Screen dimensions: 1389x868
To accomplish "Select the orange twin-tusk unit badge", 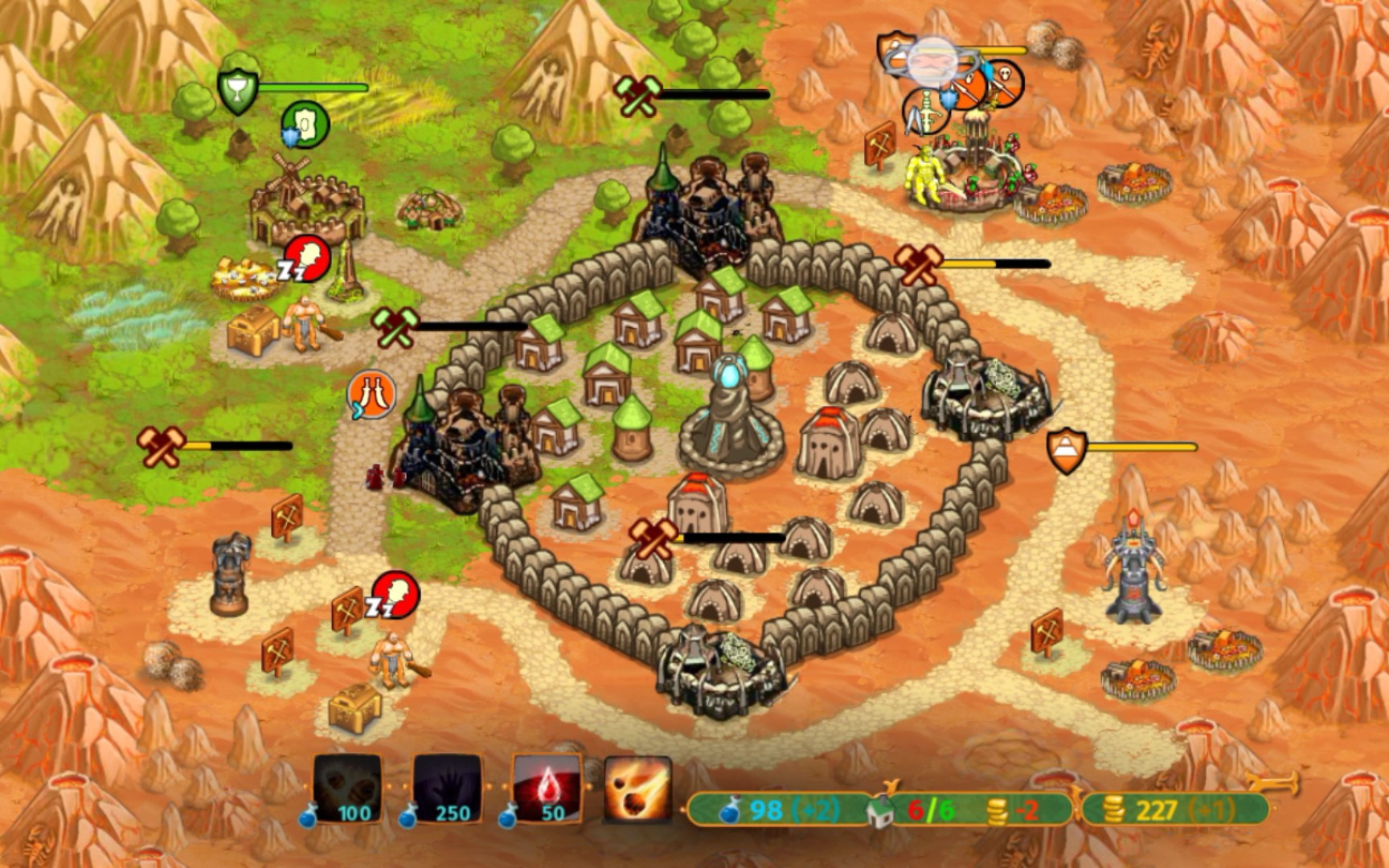I will click(x=371, y=394).
